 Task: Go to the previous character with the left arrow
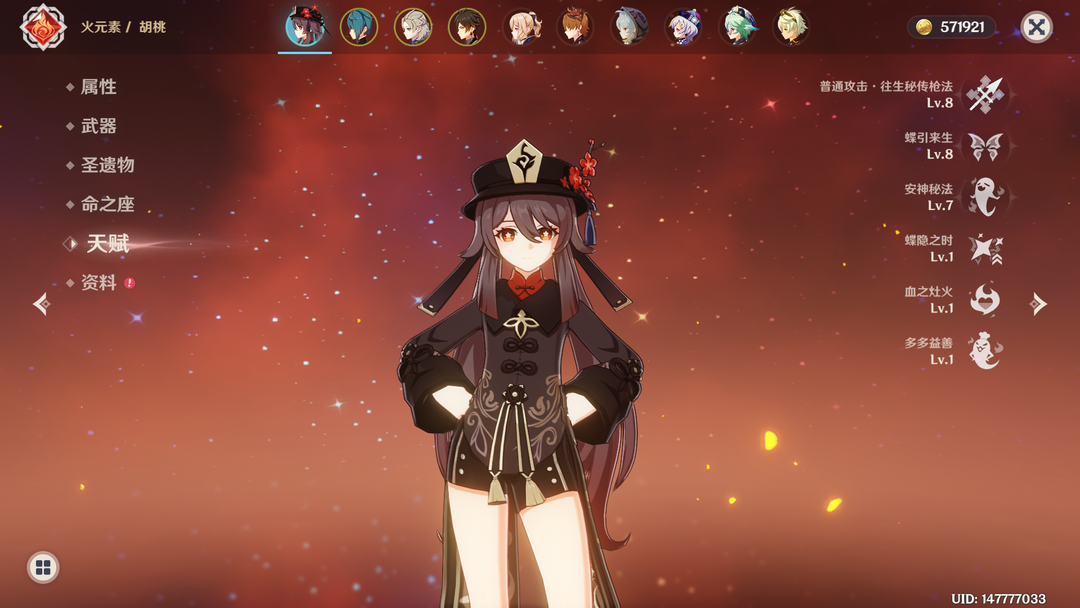pos(41,304)
